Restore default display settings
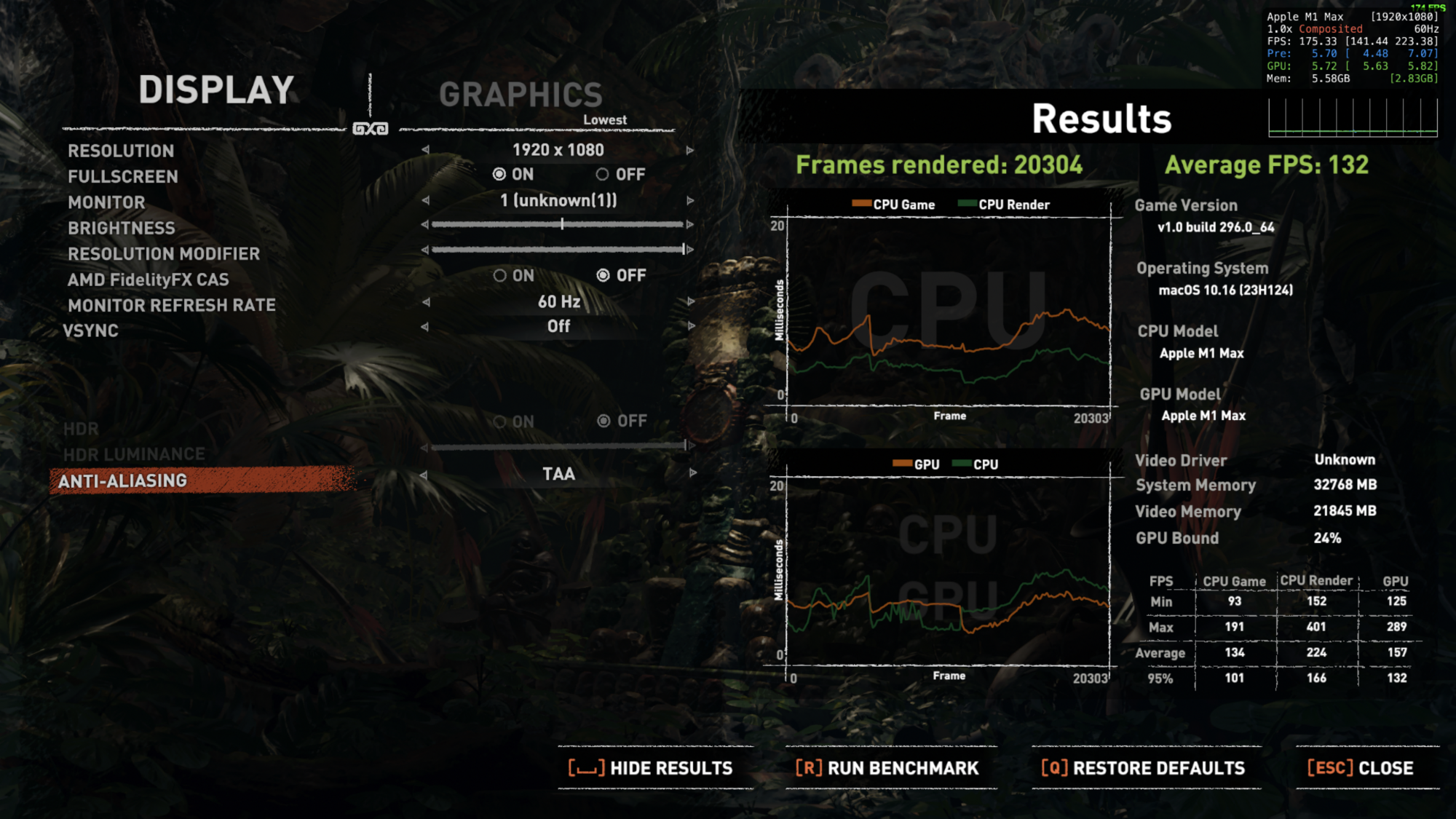Image resolution: width=1456 pixels, height=819 pixels. pyautogui.click(x=1143, y=768)
